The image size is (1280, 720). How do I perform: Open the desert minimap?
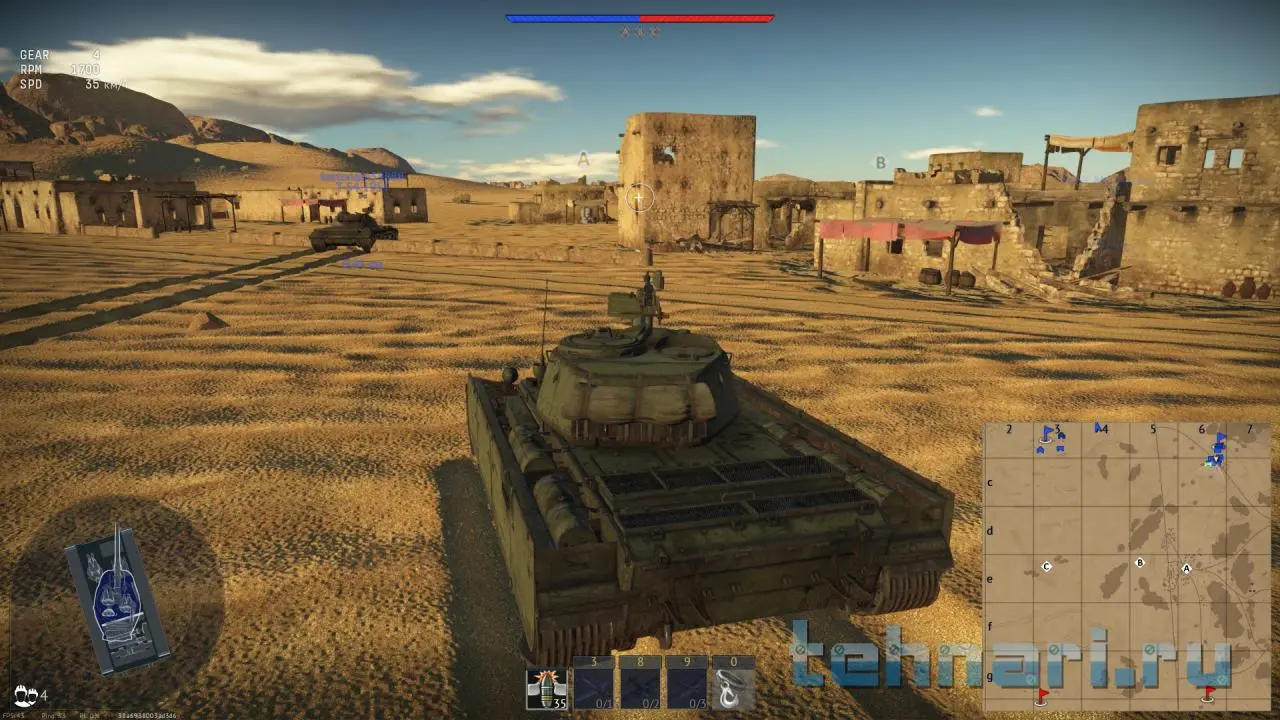pos(1126,565)
